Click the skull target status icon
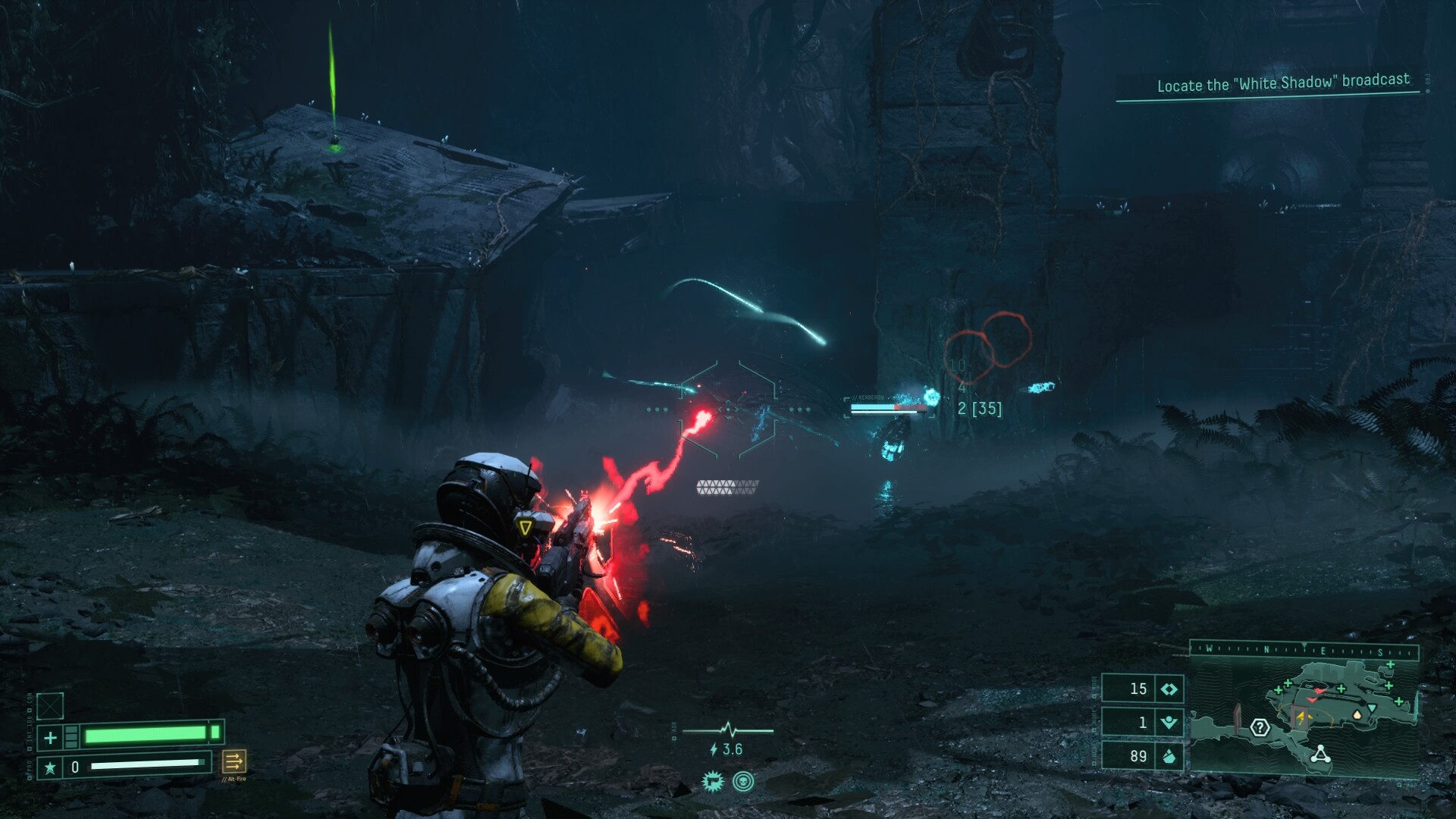The image size is (1456, 819). point(743,782)
